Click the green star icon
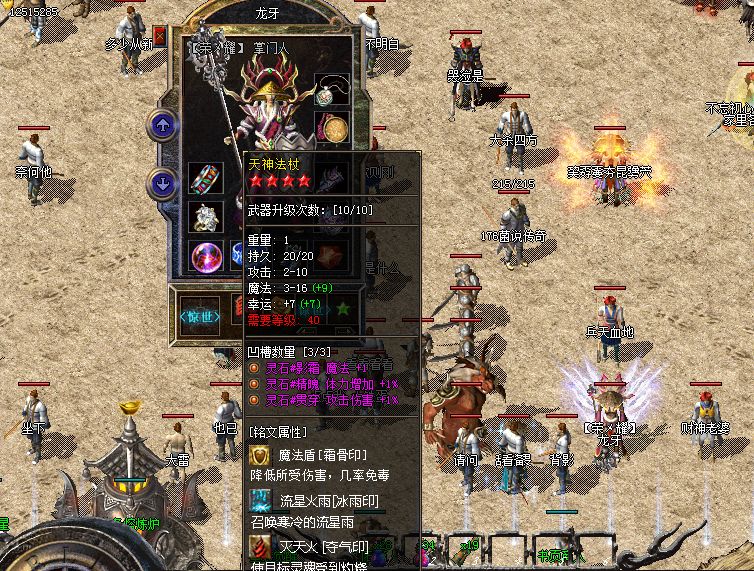754x571 pixels. point(345,310)
